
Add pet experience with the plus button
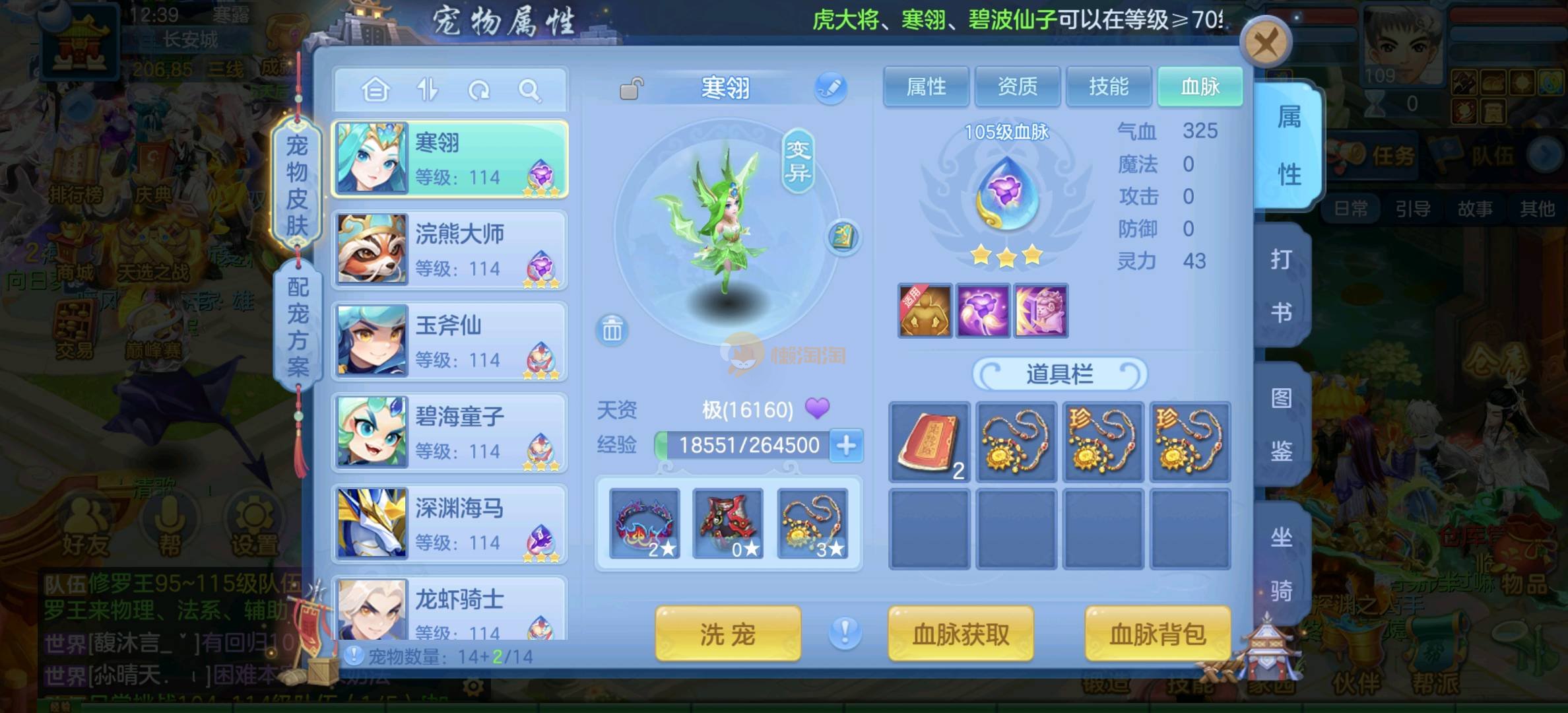pyautogui.click(x=846, y=446)
